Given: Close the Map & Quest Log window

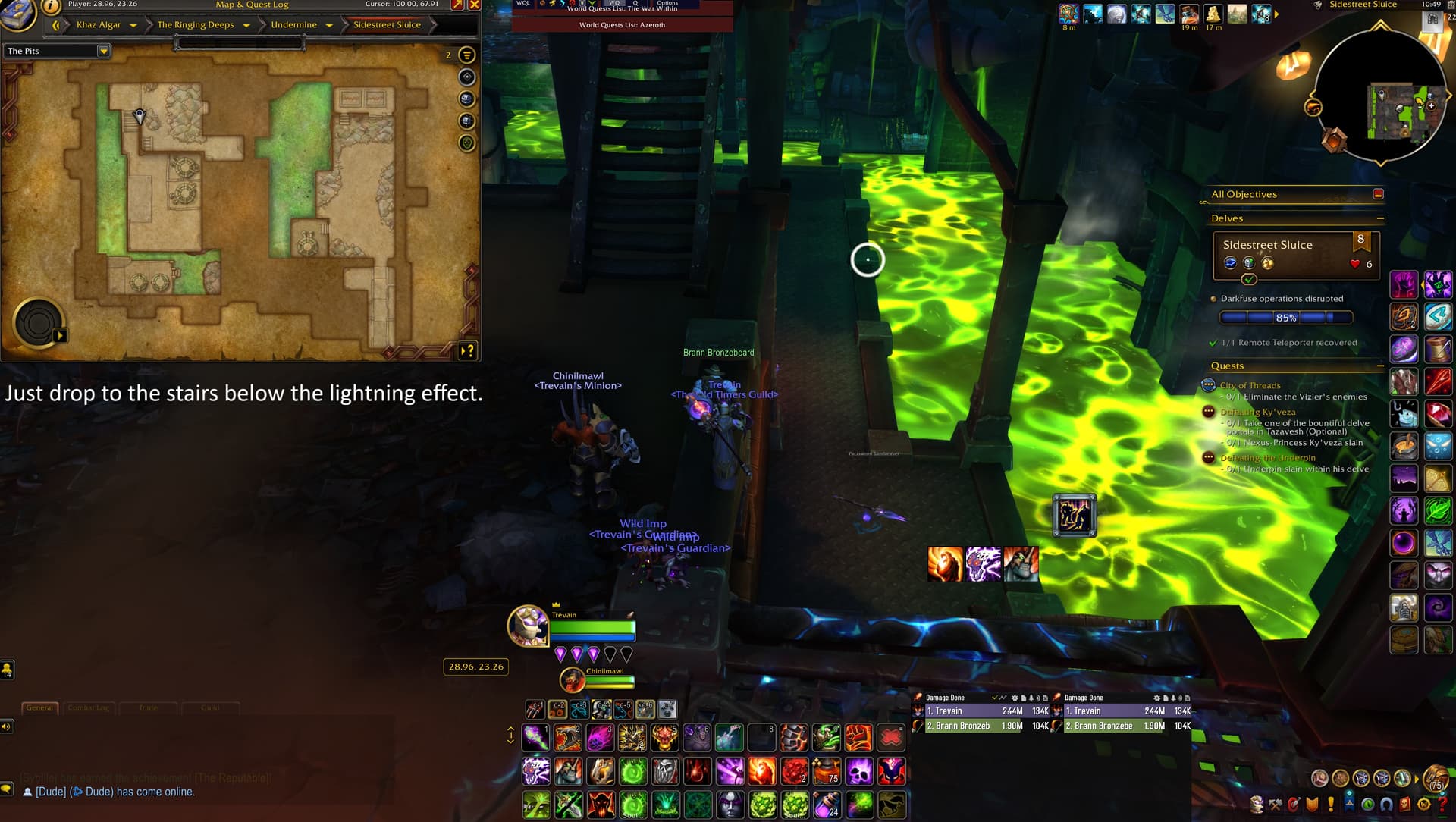Looking at the screenshot, I should click(475, 5).
